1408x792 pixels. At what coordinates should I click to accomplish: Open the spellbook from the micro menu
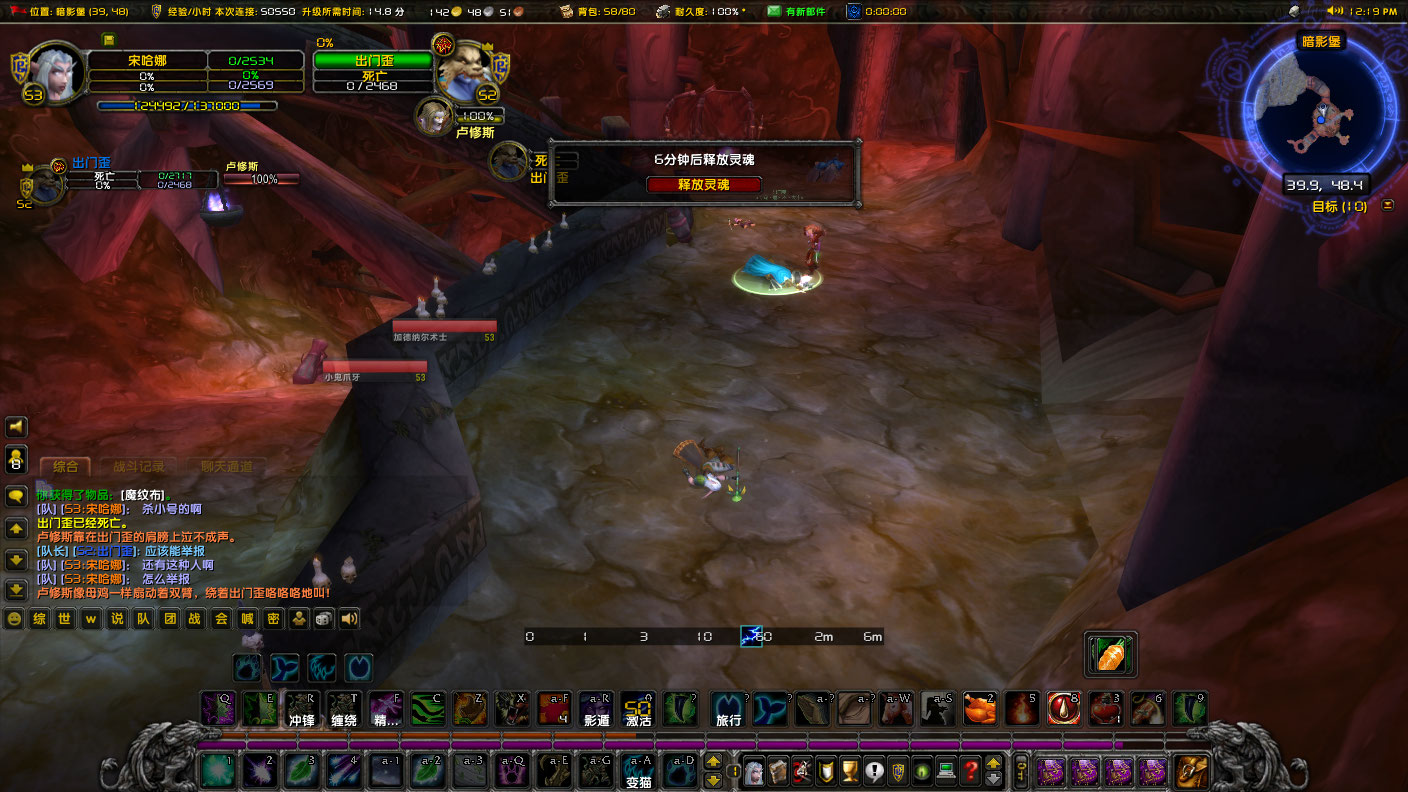point(777,771)
